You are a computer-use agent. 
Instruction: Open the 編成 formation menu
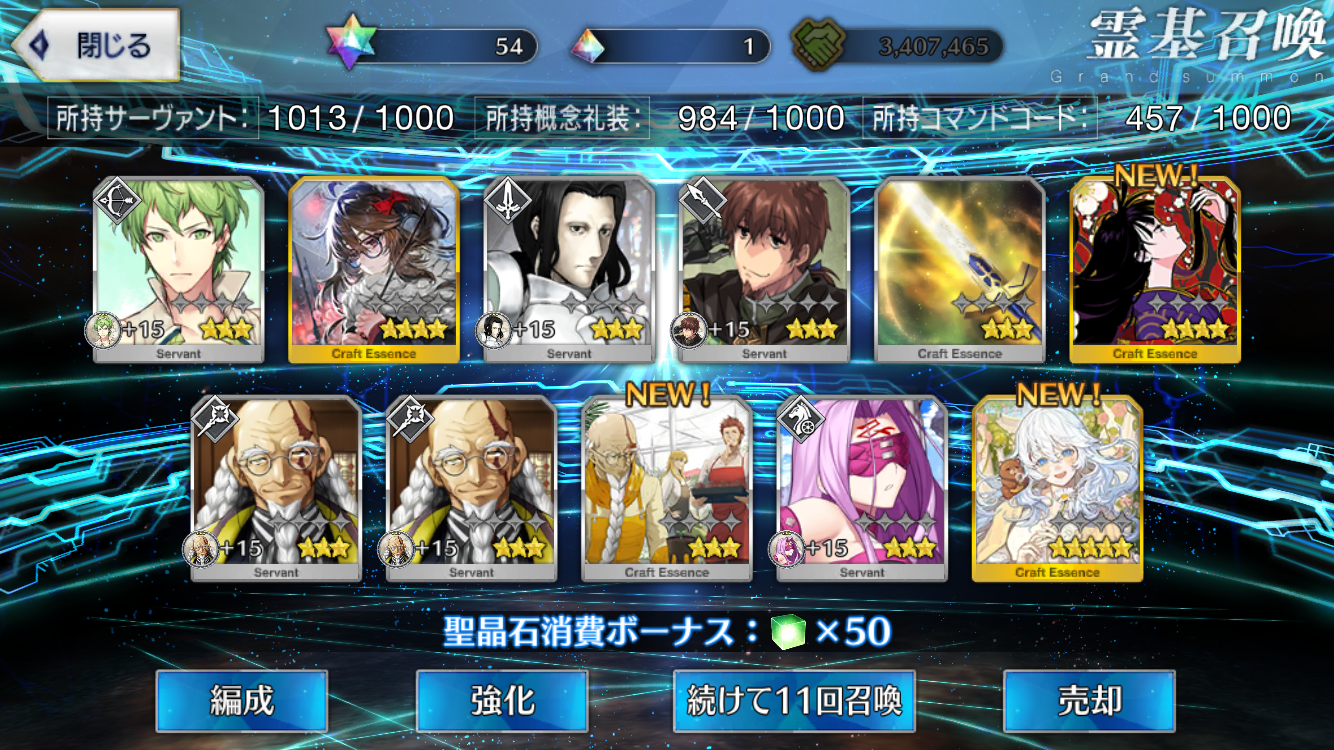(241, 701)
